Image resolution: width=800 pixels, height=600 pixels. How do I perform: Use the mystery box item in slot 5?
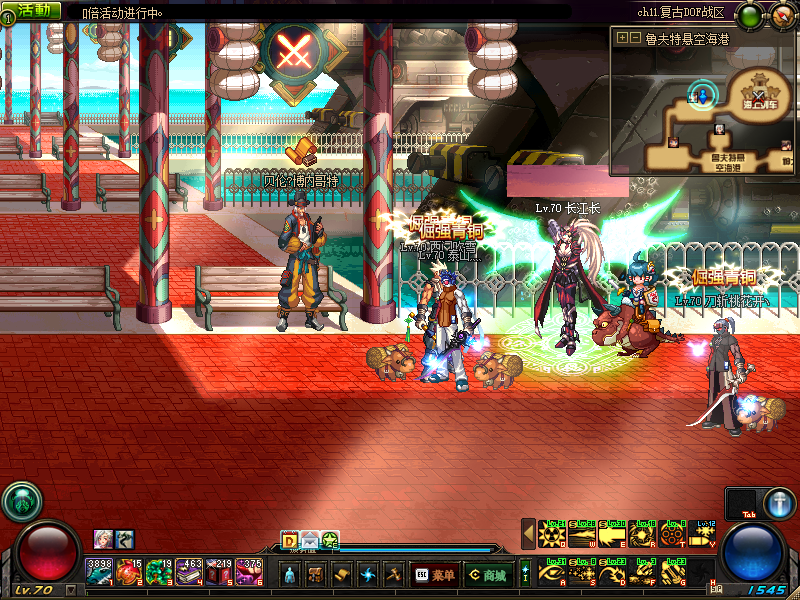tap(220, 572)
